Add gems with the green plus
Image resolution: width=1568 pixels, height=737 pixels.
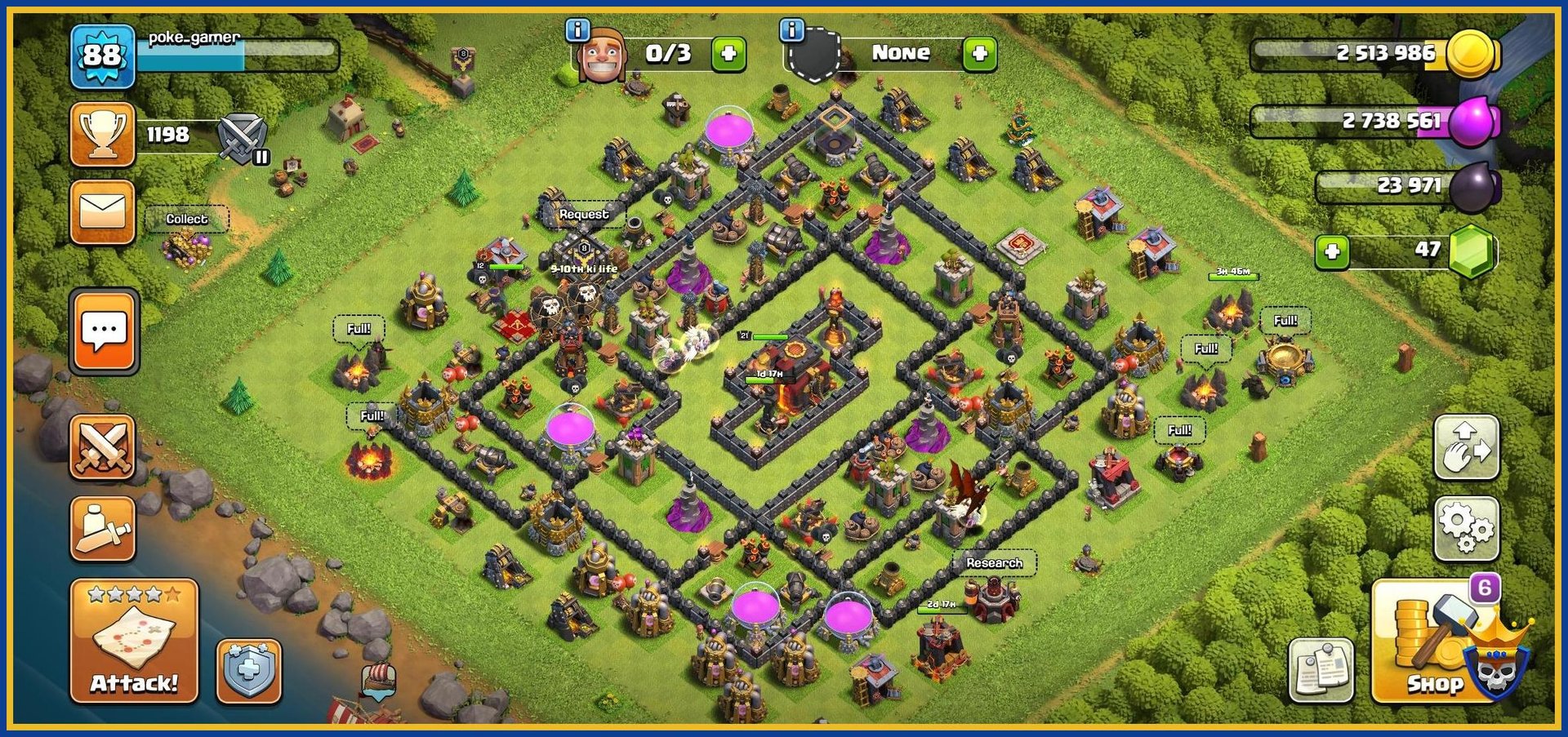[x=1332, y=251]
